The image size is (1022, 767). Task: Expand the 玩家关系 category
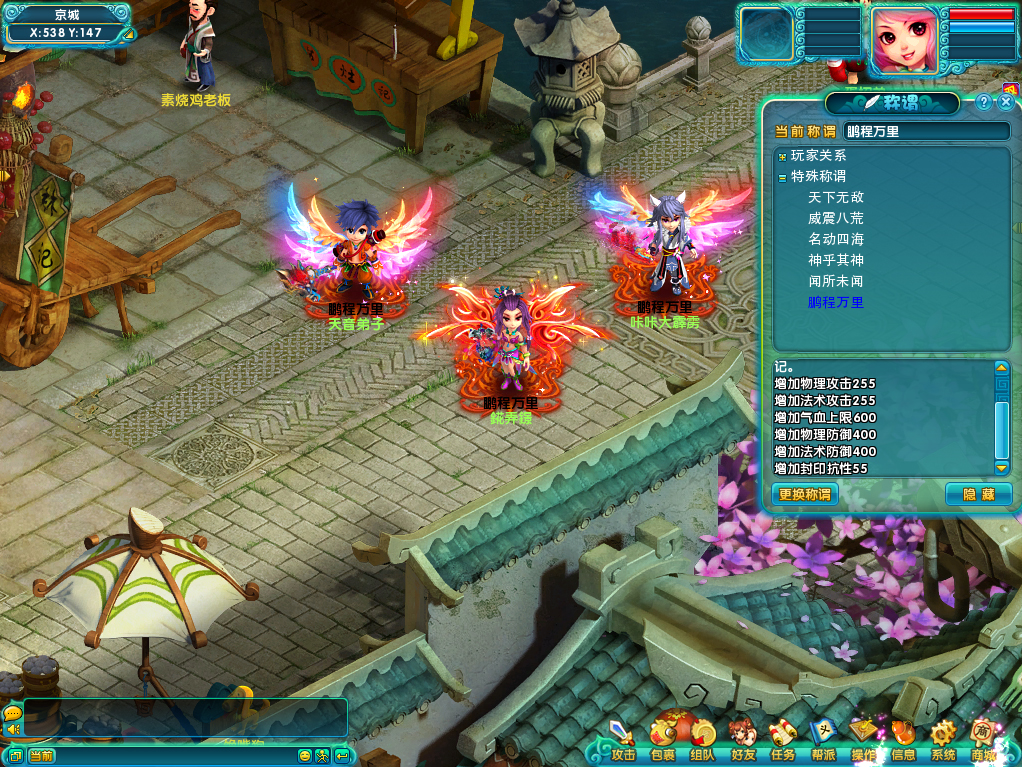click(x=782, y=156)
